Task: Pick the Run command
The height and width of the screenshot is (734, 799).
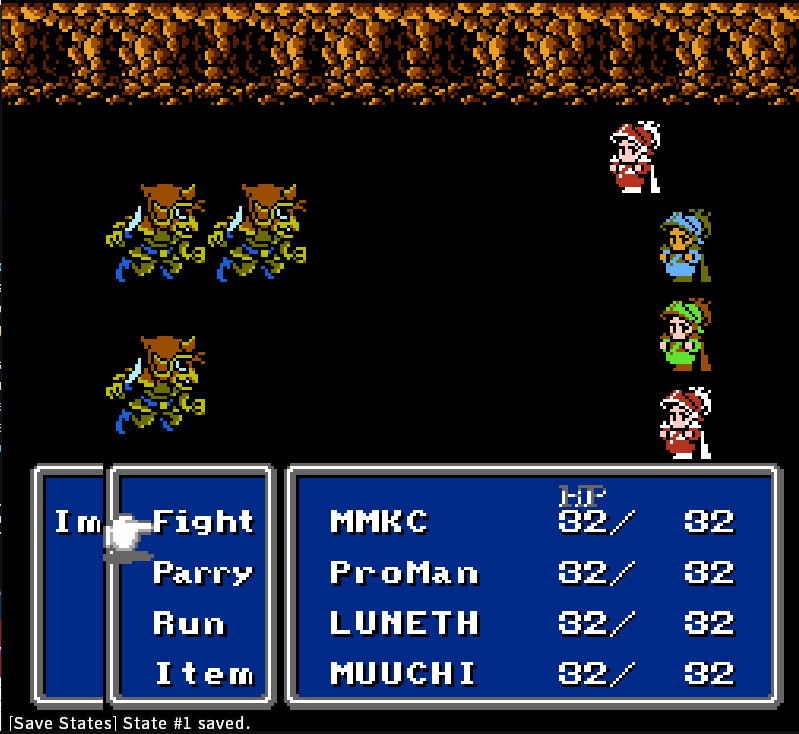Action: 189,624
